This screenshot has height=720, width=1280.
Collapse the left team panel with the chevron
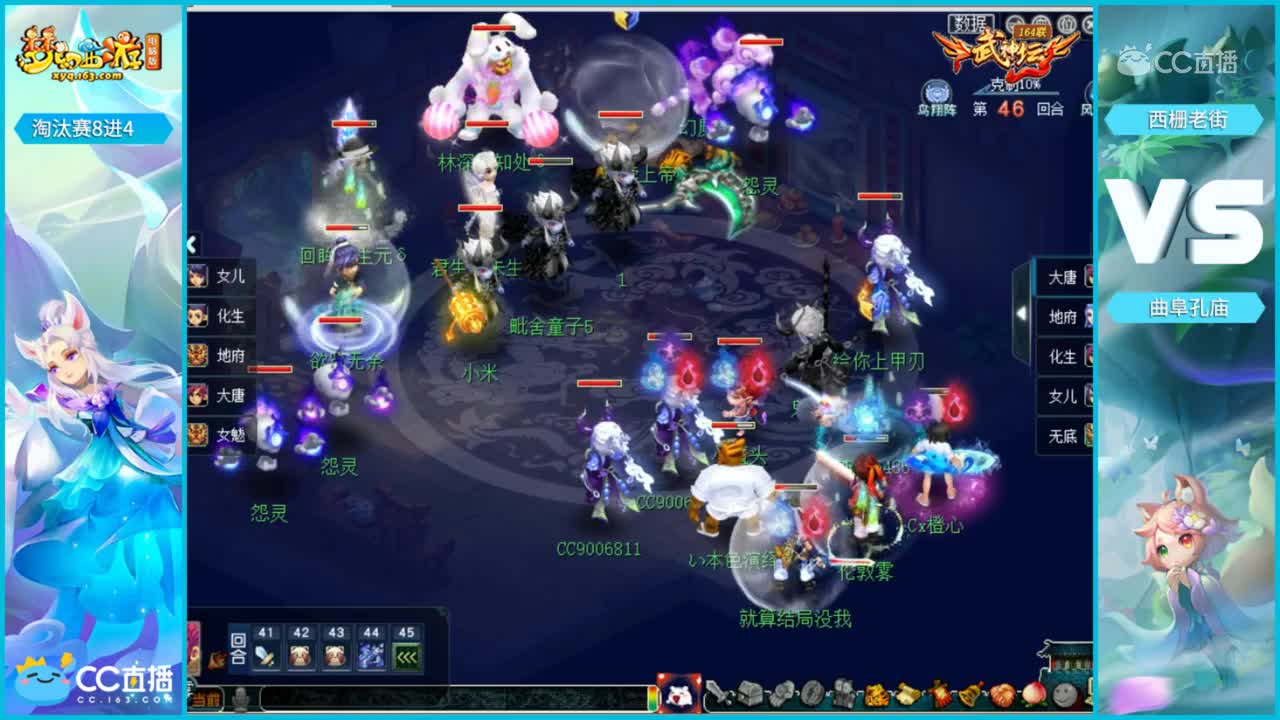pos(190,243)
